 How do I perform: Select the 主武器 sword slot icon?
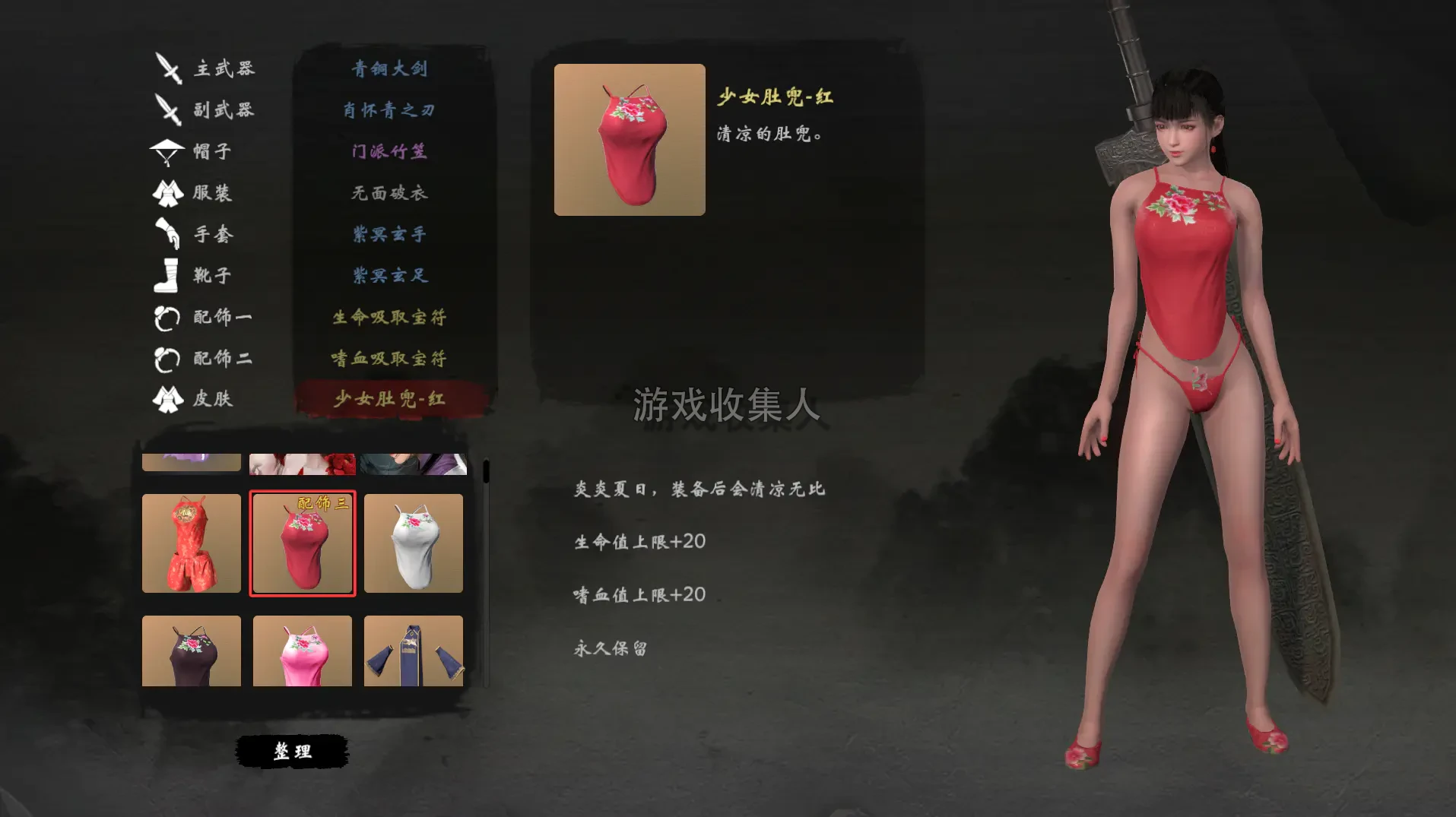click(169, 68)
